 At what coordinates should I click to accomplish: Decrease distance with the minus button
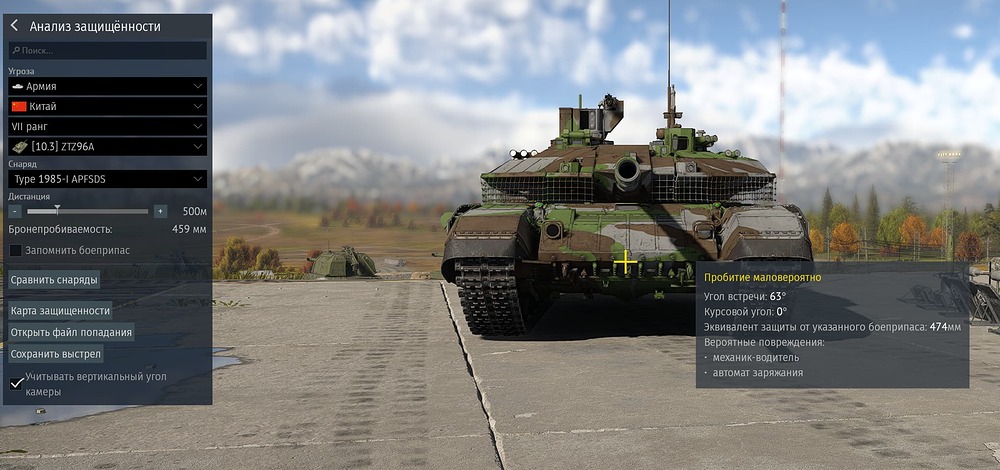15,211
